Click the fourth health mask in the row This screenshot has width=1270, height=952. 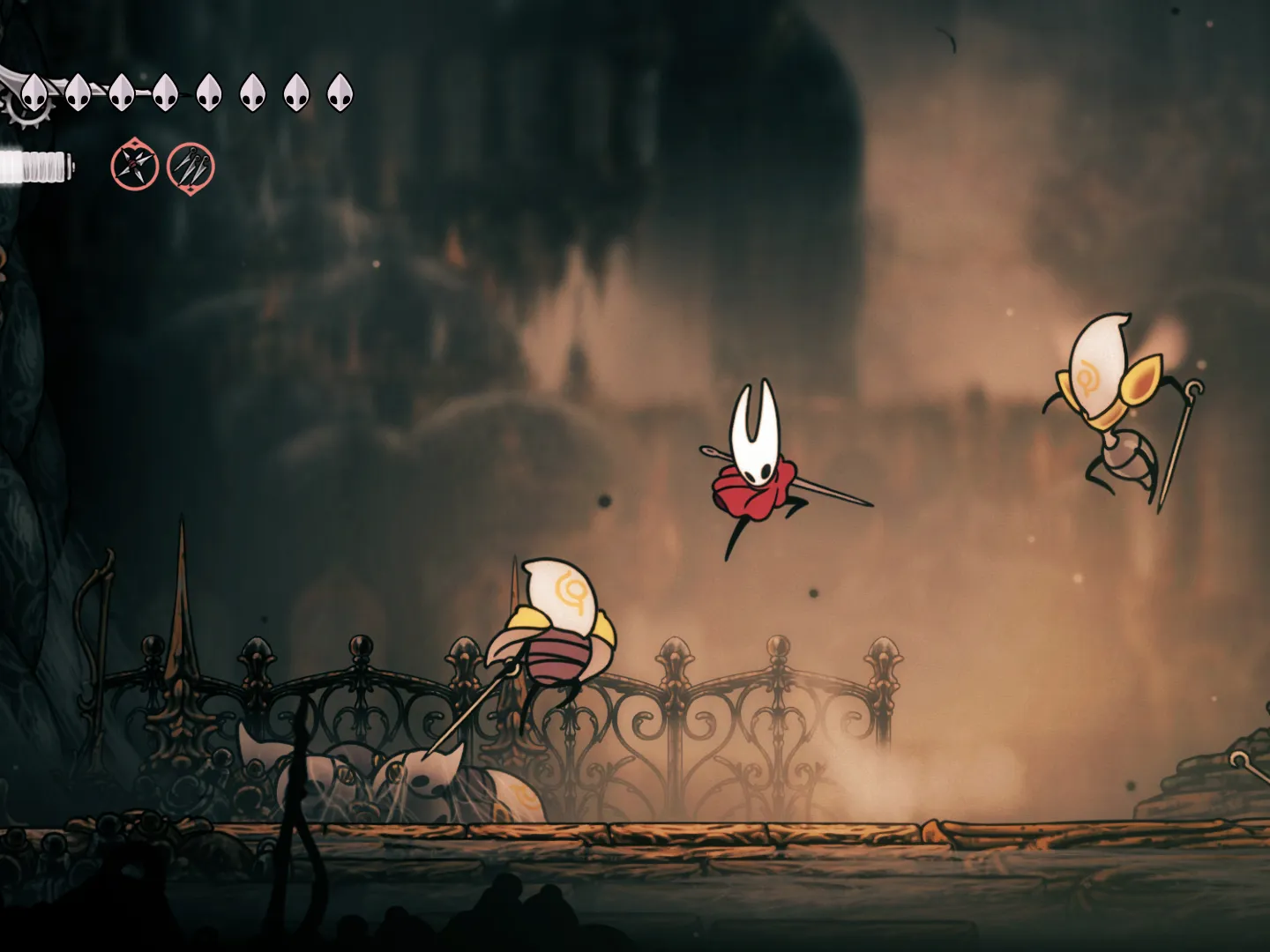(164, 93)
